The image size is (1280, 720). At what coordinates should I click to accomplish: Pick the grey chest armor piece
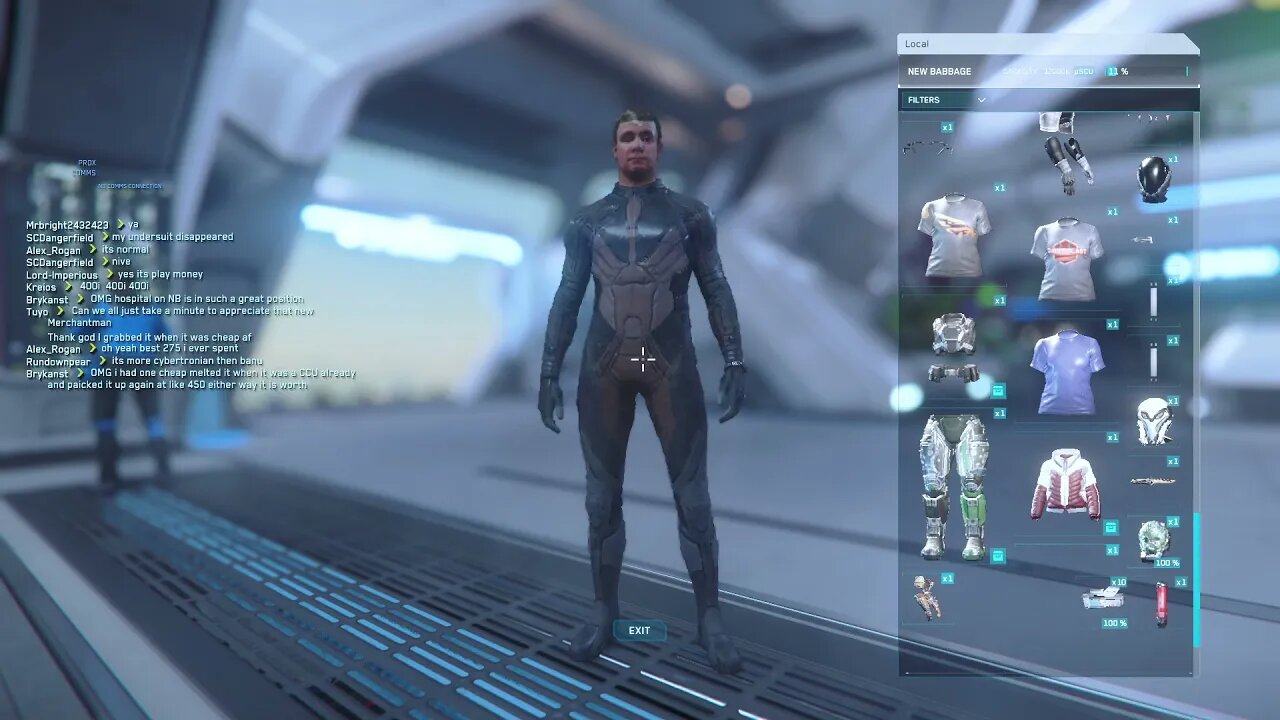[953, 334]
